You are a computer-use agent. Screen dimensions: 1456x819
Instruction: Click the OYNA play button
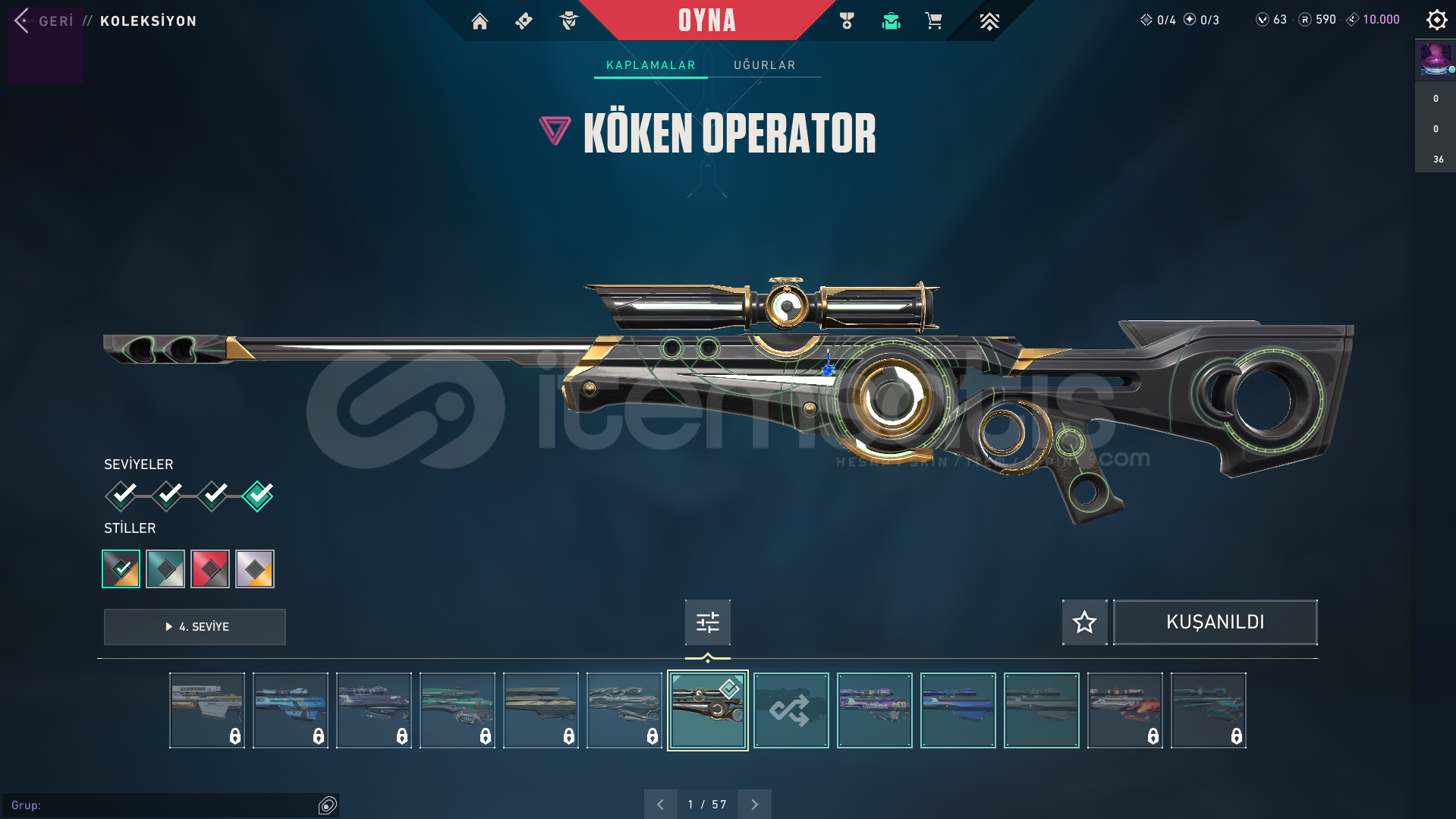click(x=706, y=20)
